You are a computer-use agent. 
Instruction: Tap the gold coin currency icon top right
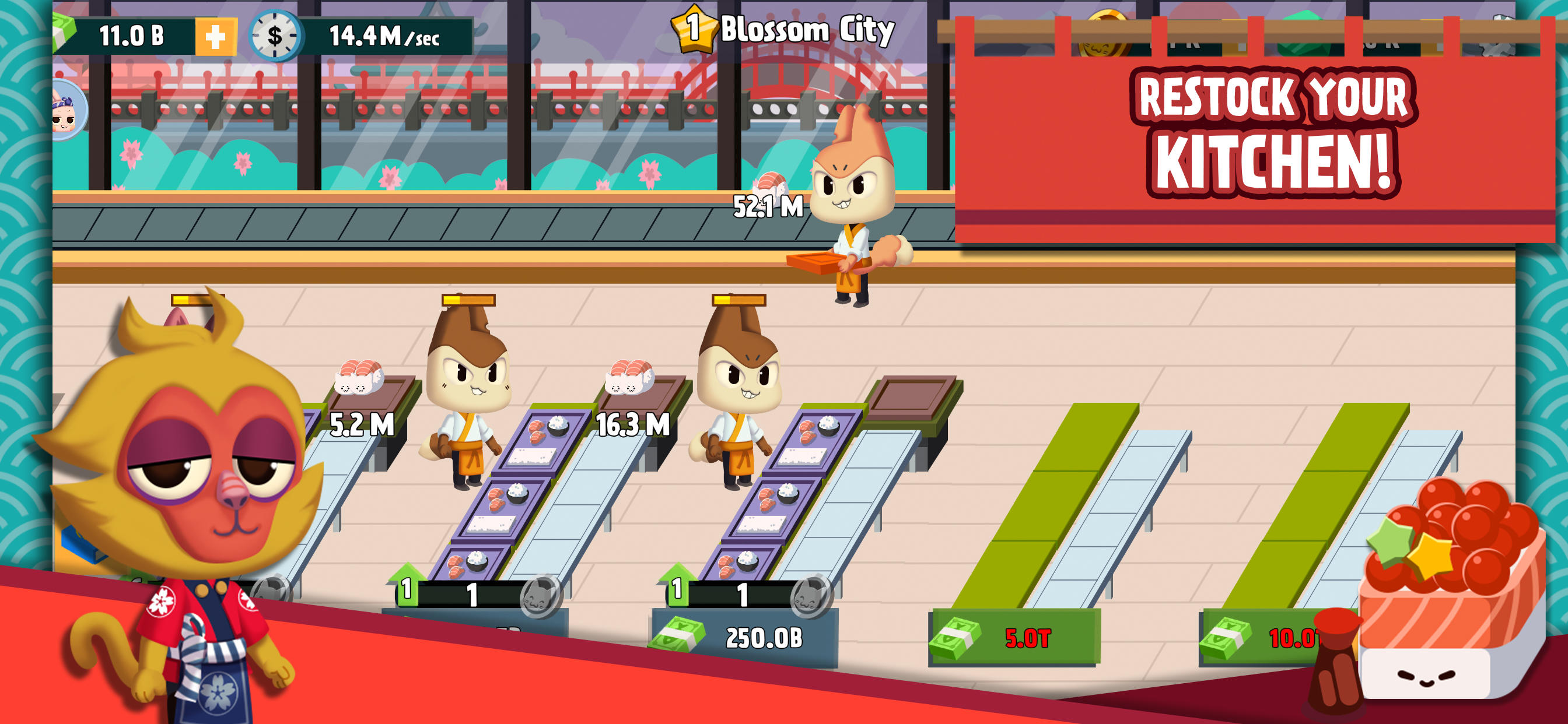point(1106,34)
